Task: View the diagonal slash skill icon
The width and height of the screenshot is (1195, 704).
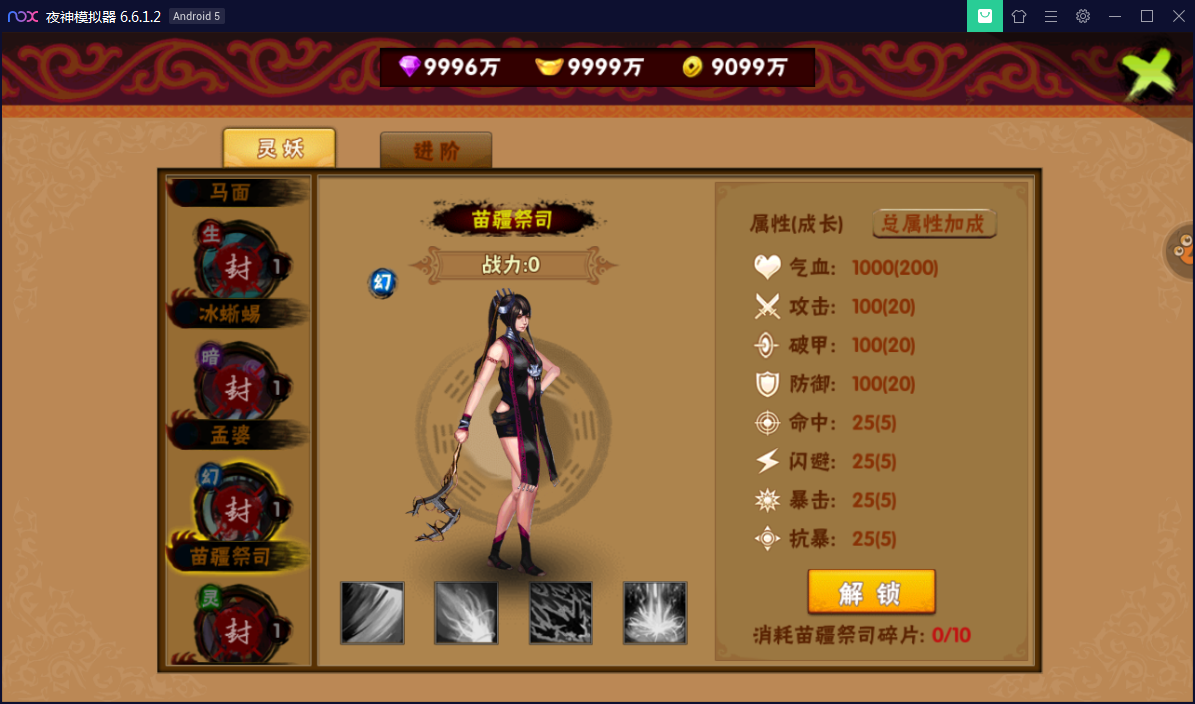Action: coord(372,613)
